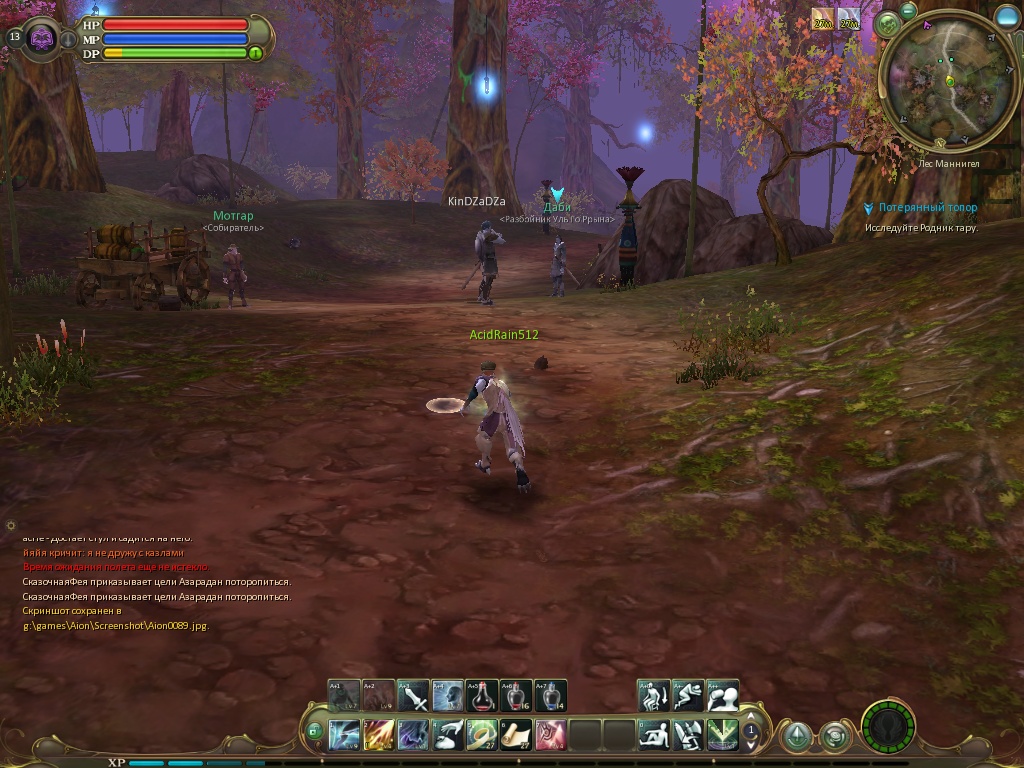The height and width of the screenshot is (768, 1024).
Task: Click the minimap's minus zoom button
Action: pyautogui.click(x=908, y=9)
